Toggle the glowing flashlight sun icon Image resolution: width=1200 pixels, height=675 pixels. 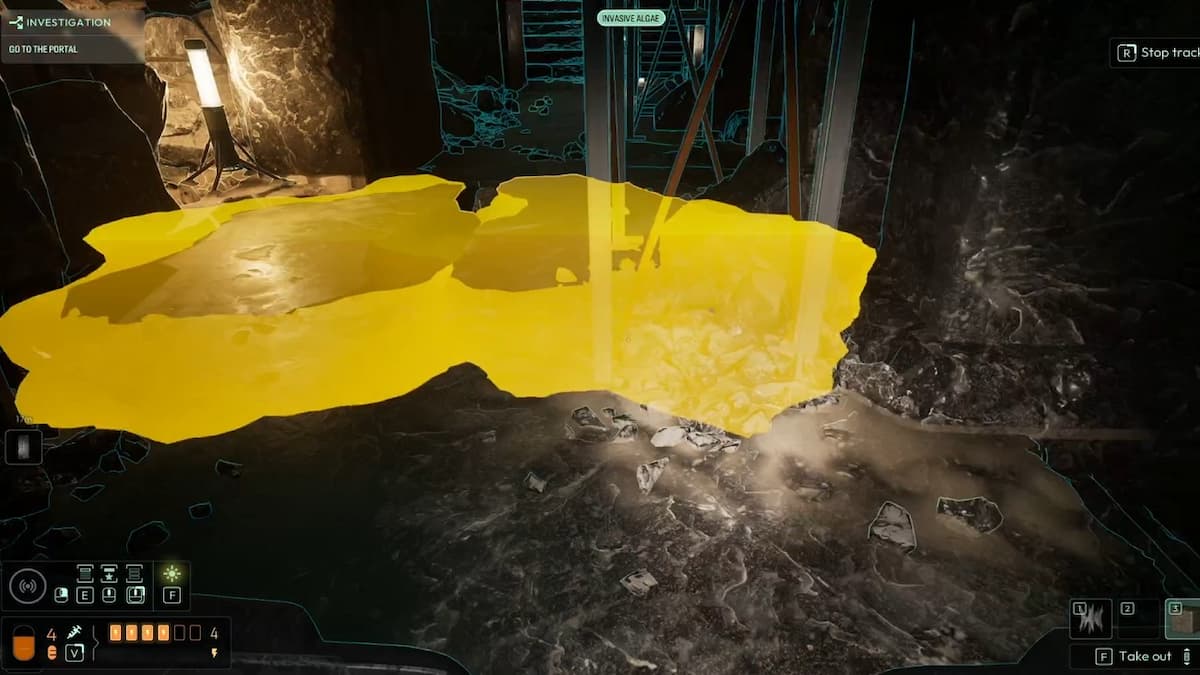click(172, 573)
